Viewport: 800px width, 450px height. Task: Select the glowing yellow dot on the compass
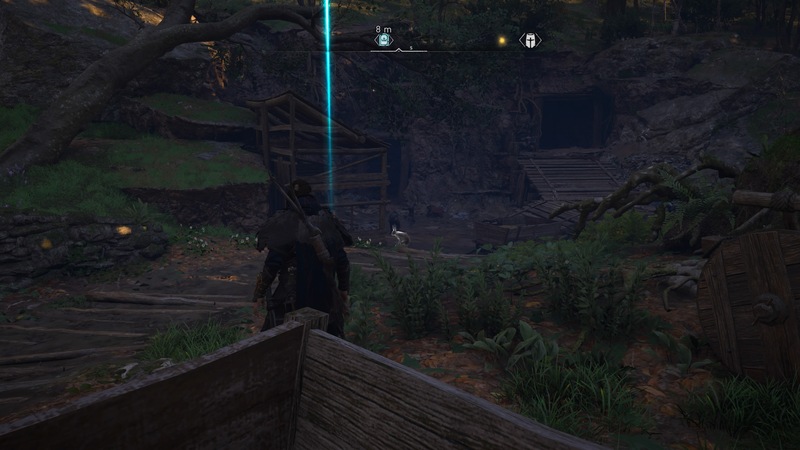(501, 41)
